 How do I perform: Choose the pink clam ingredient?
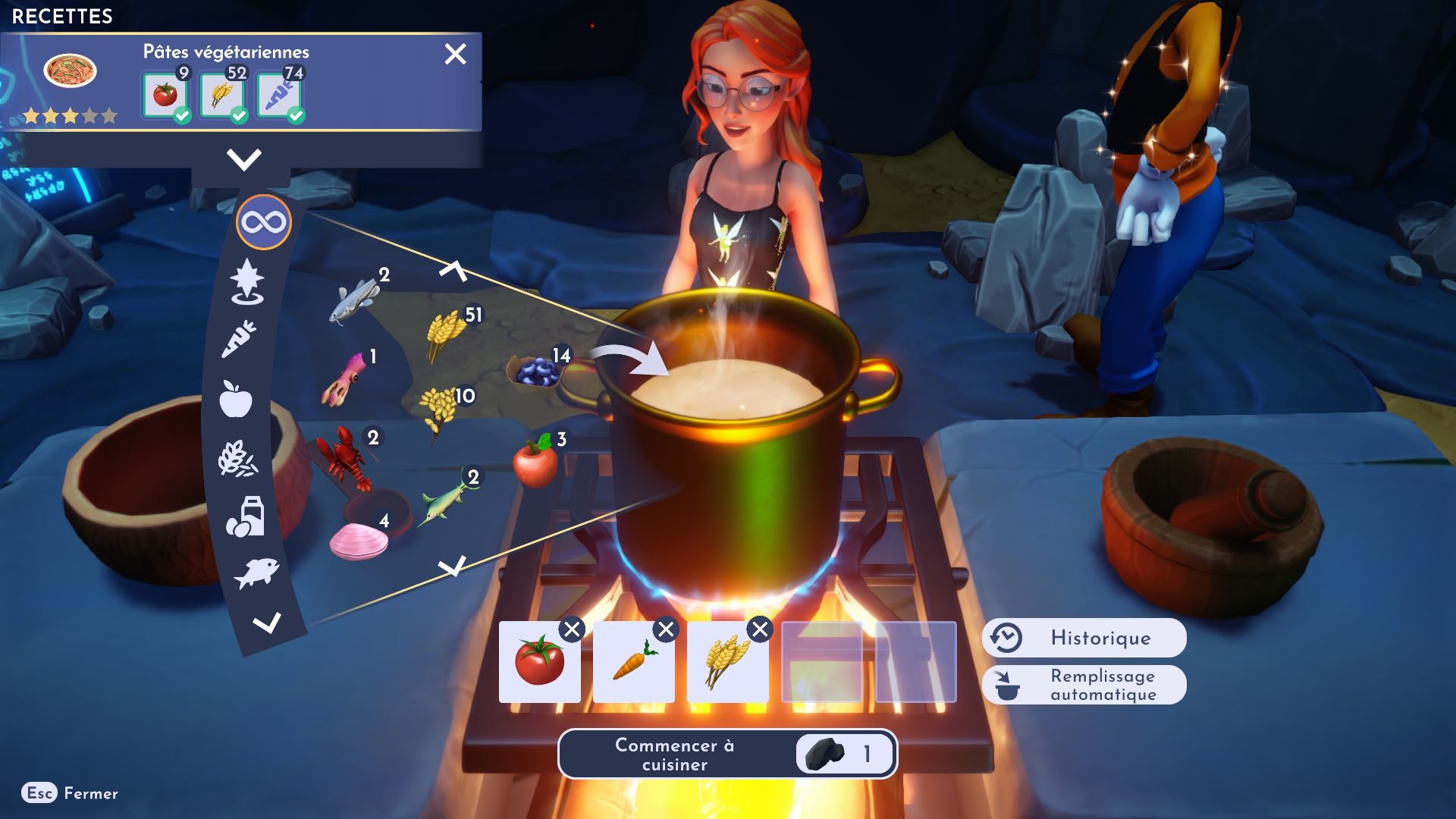(359, 541)
